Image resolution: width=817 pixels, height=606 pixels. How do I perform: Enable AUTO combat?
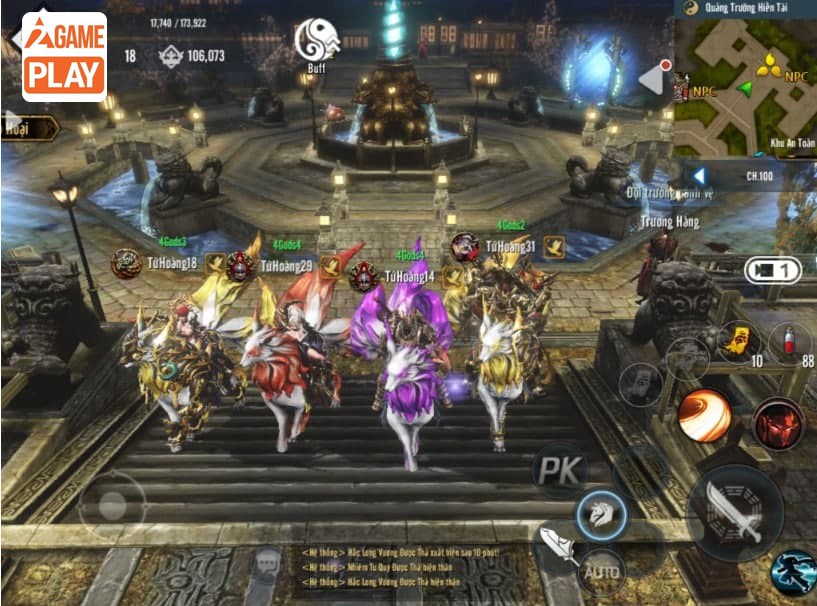point(601,574)
